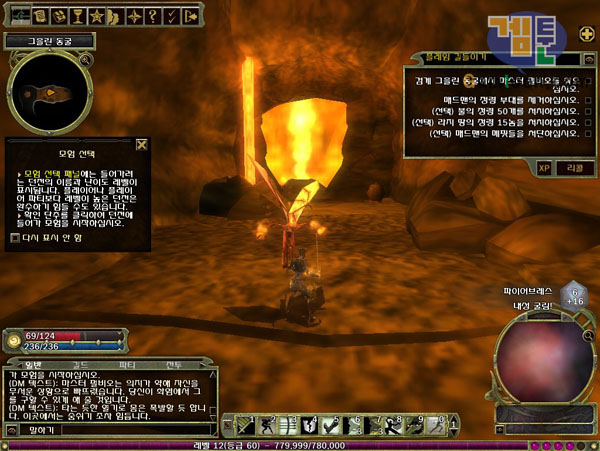Click the compass star icon in top menu
600x451 pixels.
pos(132,16)
